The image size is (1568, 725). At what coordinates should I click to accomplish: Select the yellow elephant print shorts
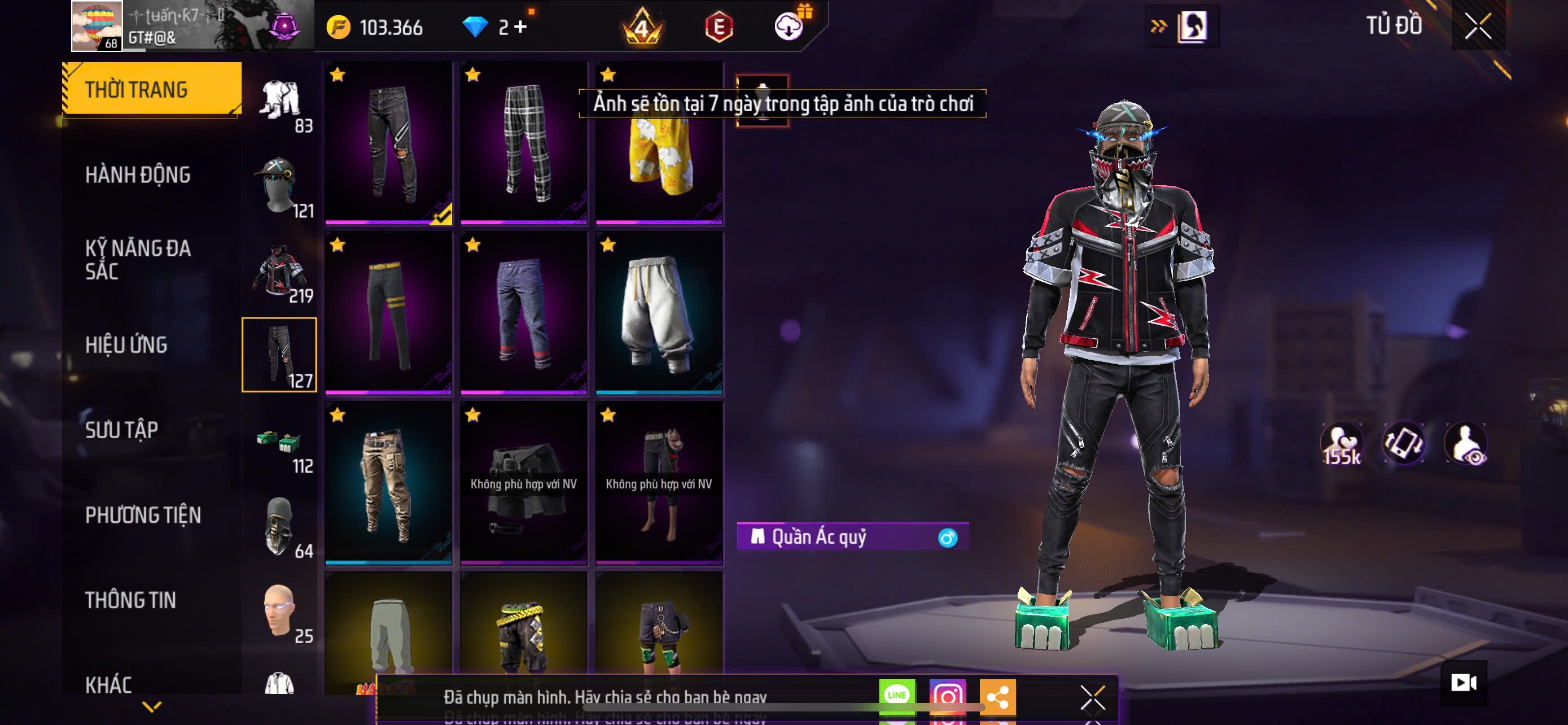click(x=659, y=159)
